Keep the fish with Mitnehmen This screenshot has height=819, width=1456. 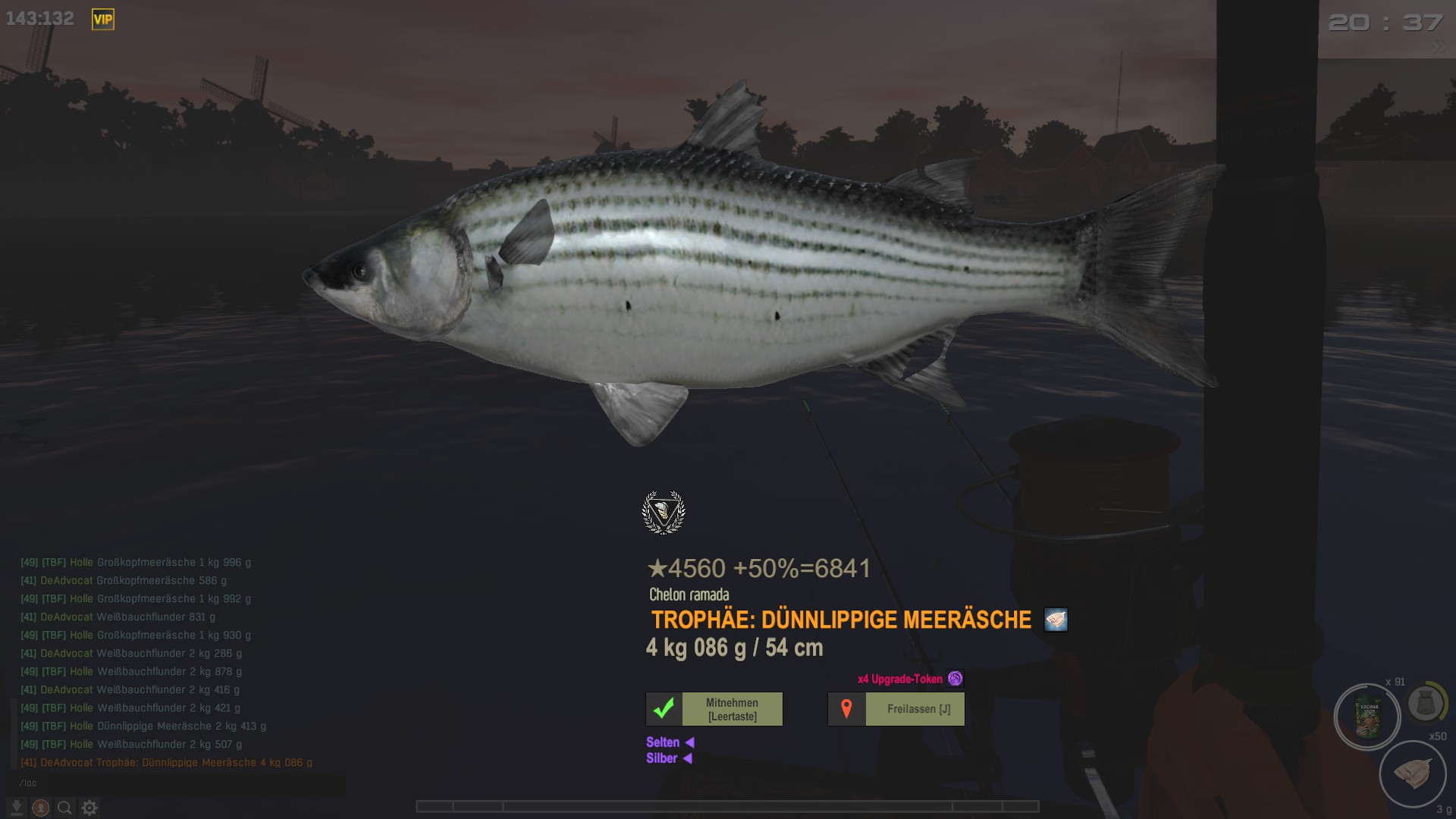pyautogui.click(x=714, y=709)
